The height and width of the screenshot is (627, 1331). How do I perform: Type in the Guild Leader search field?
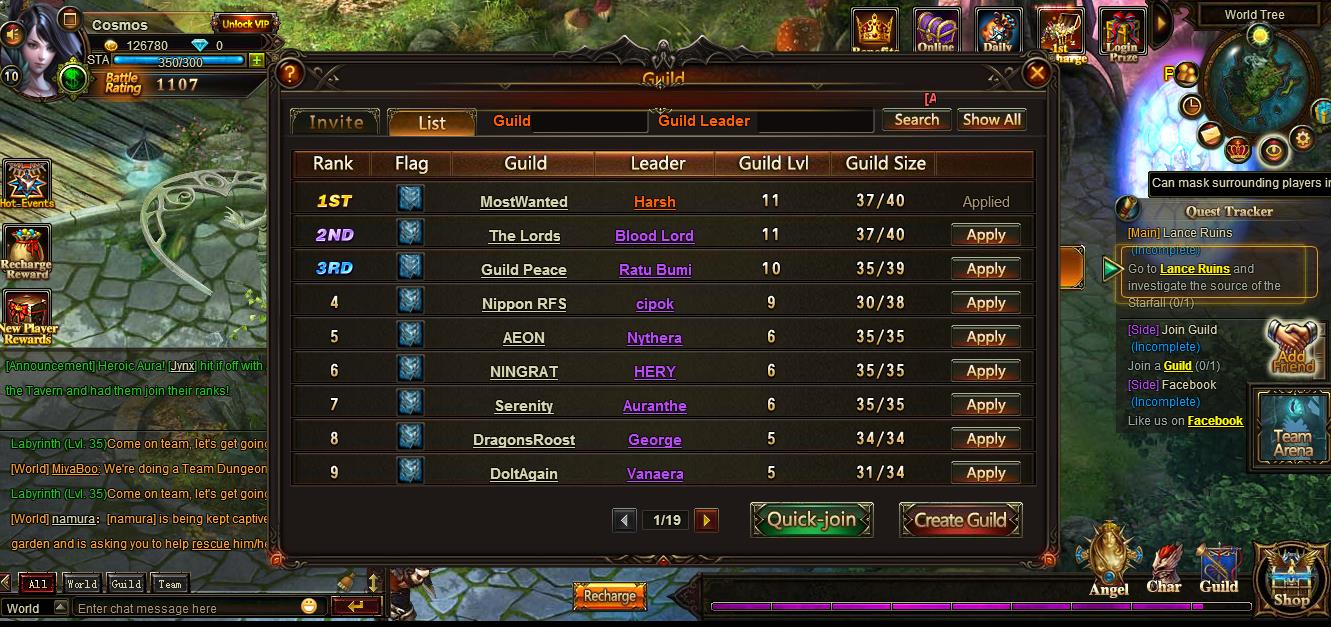point(813,121)
